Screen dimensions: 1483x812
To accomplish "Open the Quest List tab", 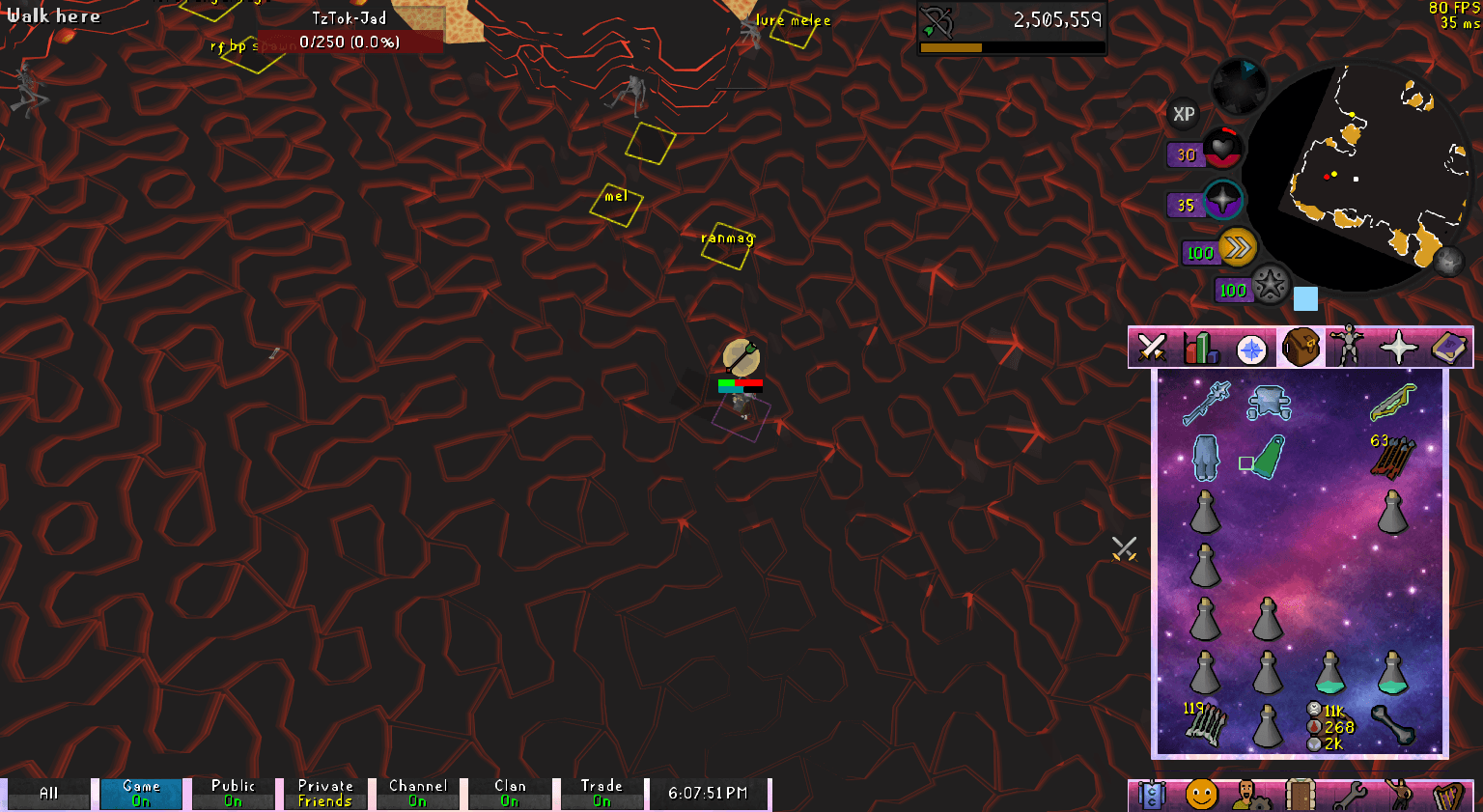I will (x=1252, y=347).
